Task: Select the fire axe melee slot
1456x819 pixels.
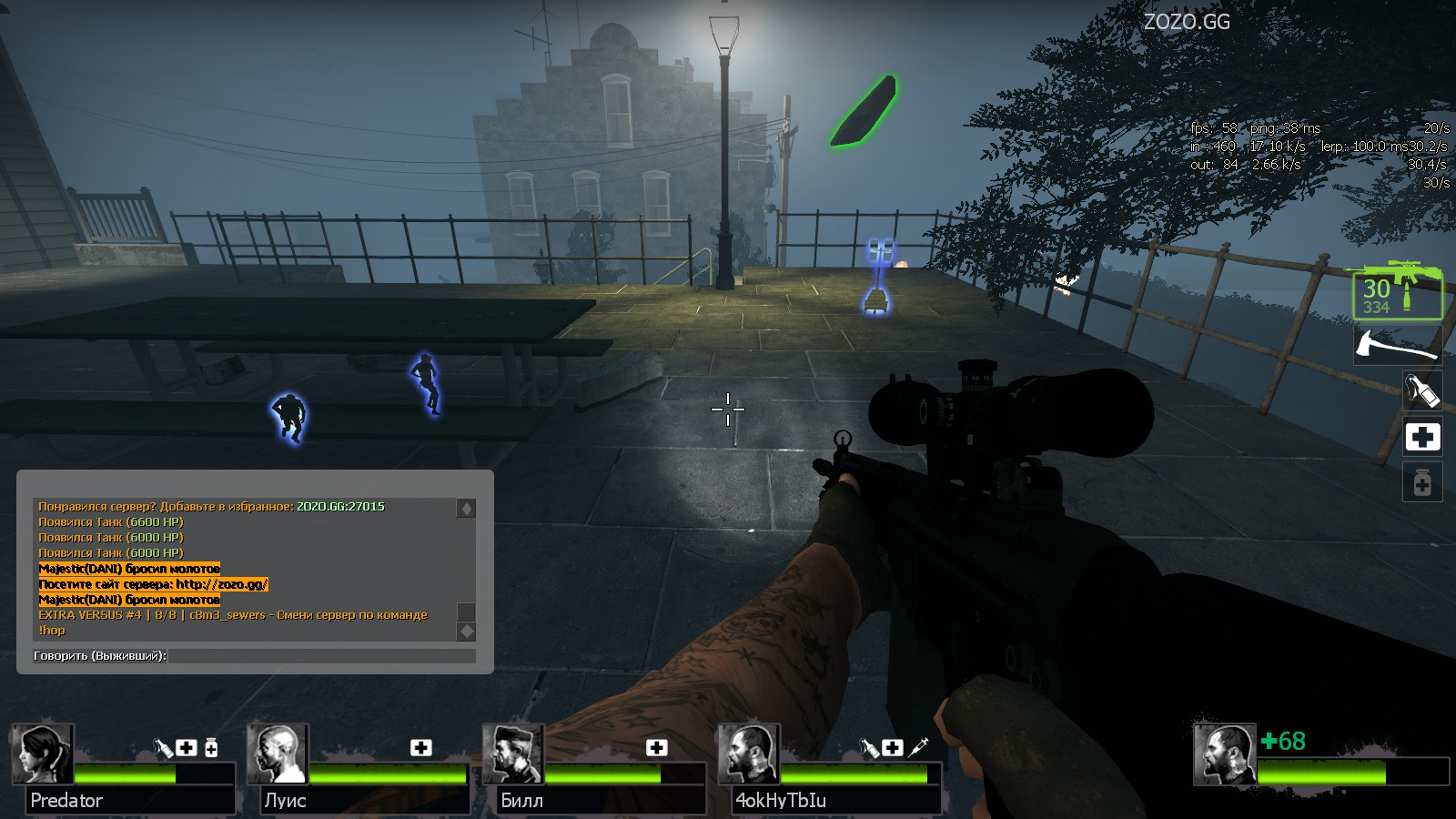Action: 1397,346
